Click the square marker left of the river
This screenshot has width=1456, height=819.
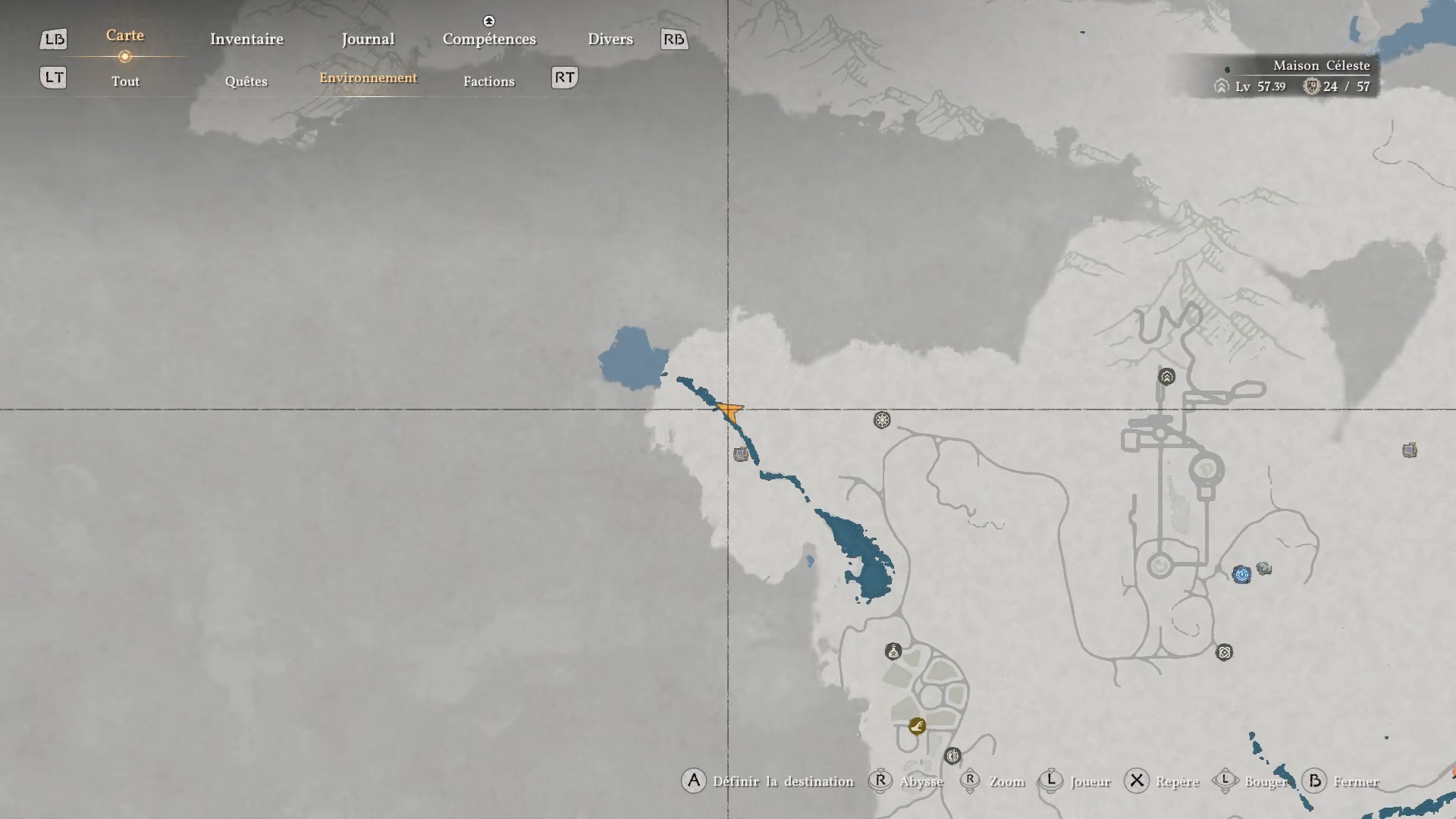pos(741,454)
